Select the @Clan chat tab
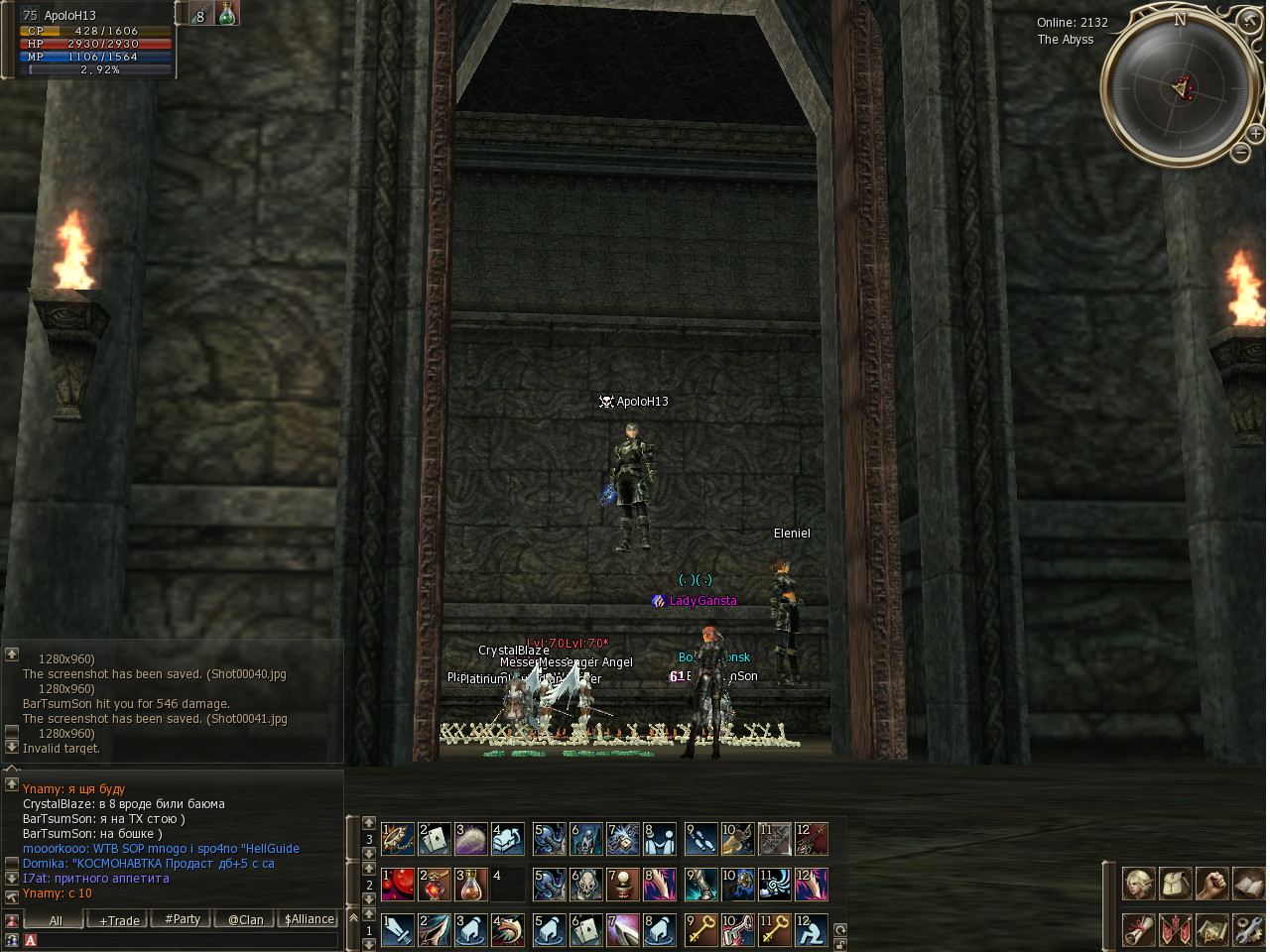This screenshot has width=1270, height=952. (x=246, y=919)
